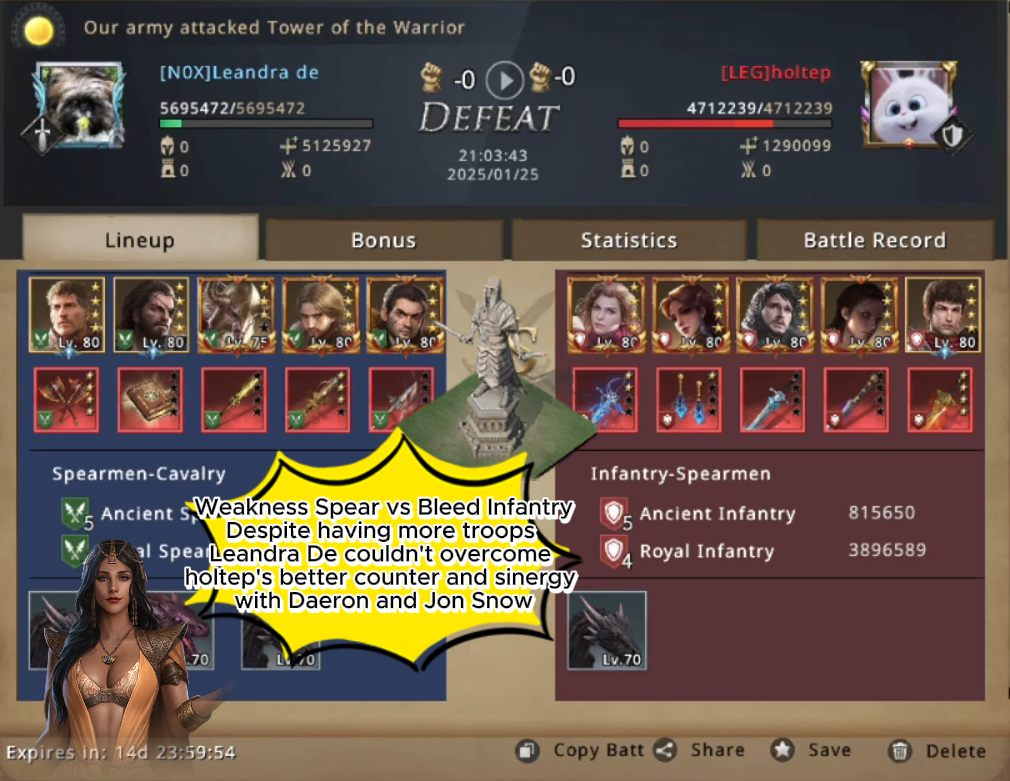
Task: Inspect the attacker's crossed axes equipment slot
Action: pyautogui.click(x=66, y=400)
